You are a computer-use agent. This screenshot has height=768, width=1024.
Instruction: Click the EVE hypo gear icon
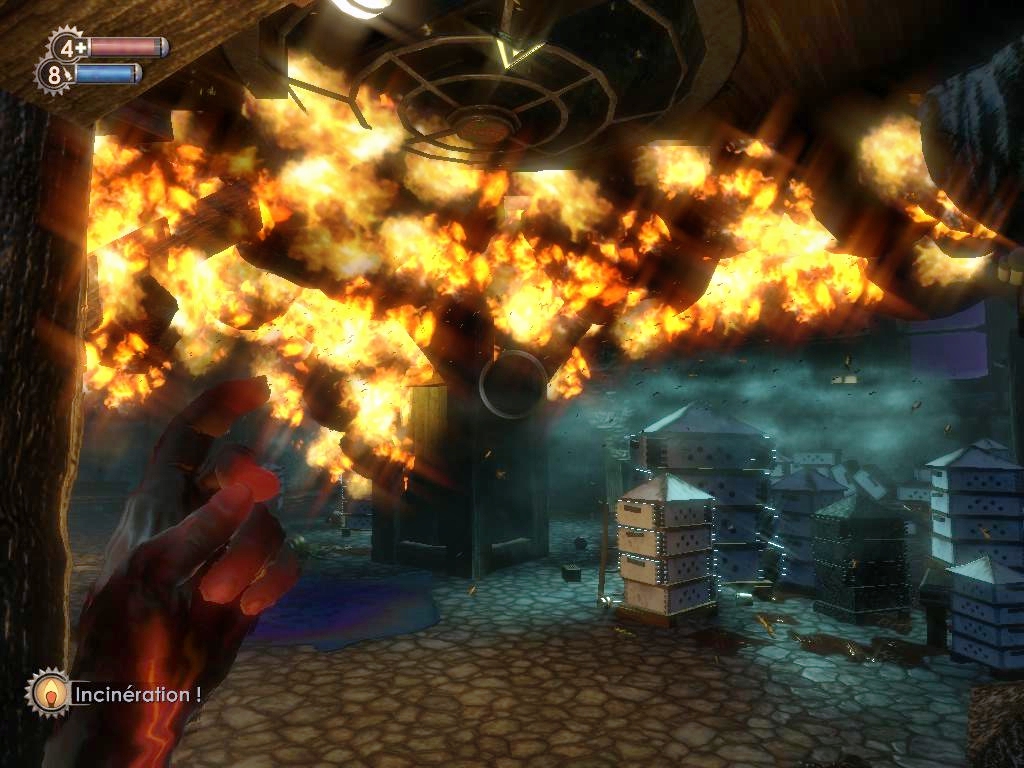54,74
